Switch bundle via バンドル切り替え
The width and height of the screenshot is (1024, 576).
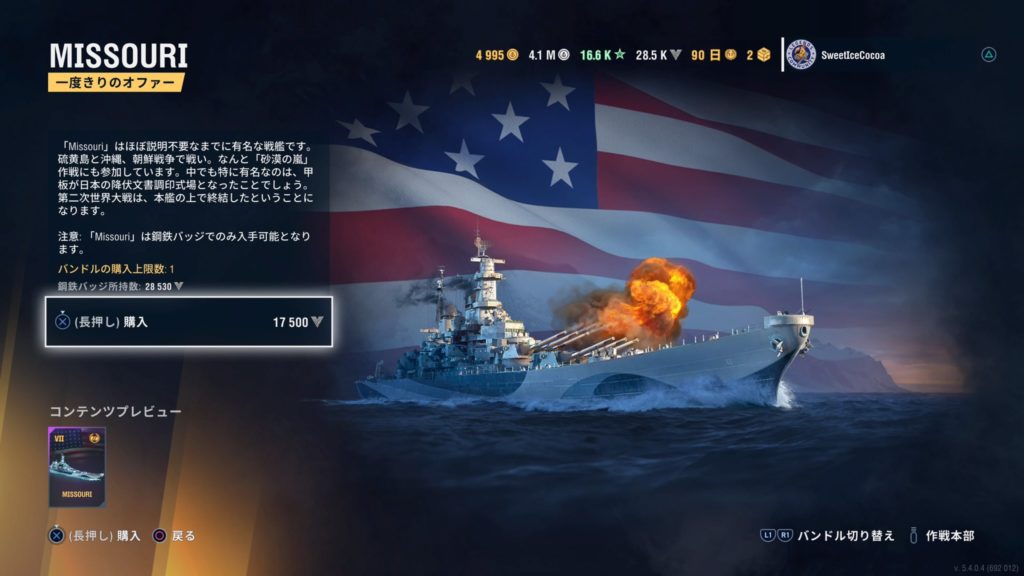pyautogui.click(x=827, y=536)
